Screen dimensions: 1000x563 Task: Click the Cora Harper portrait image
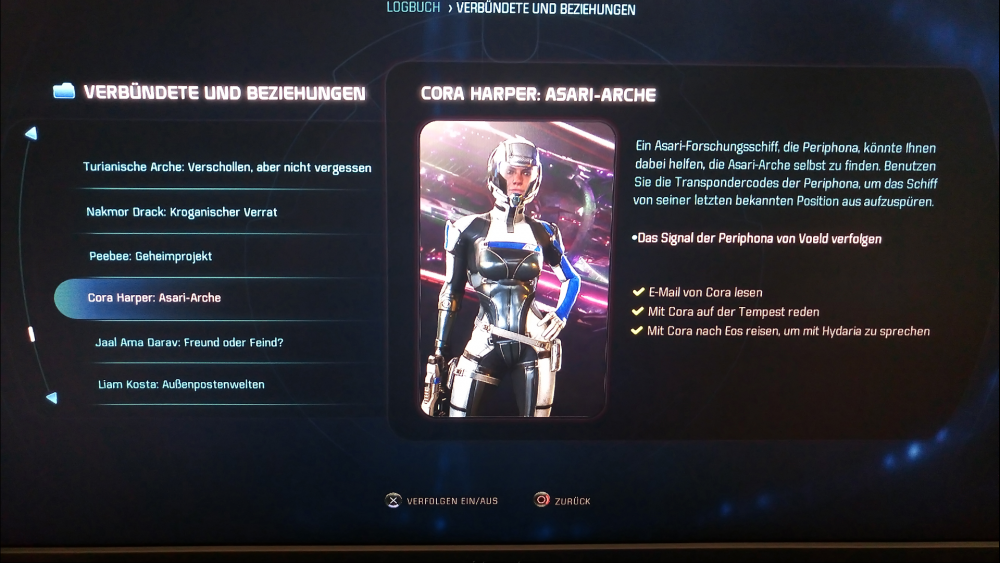point(516,269)
